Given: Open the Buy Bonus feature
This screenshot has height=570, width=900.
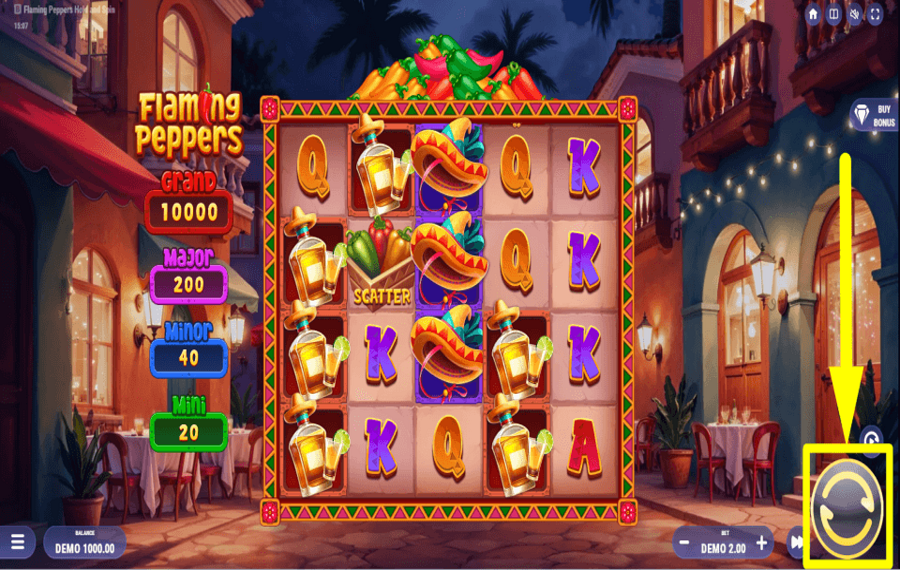Looking at the screenshot, I should pyautogui.click(x=870, y=115).
